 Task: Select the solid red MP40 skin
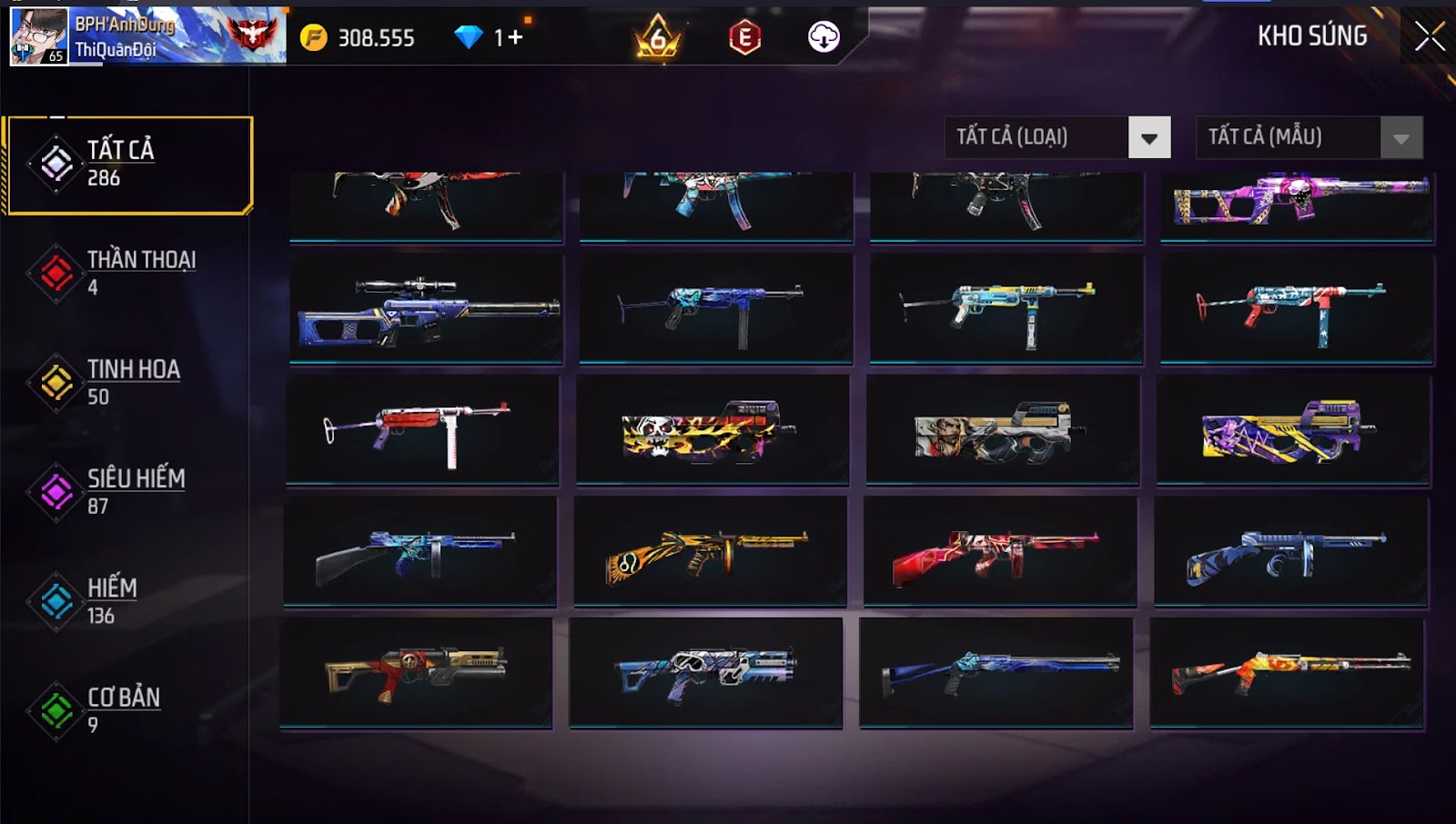pos(421,430)
